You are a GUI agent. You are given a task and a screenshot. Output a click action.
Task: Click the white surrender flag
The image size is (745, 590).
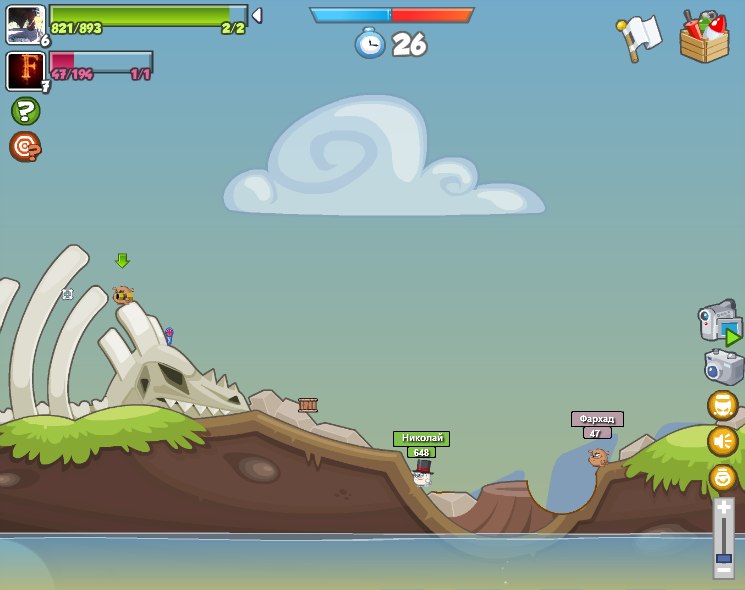tap(640, 37)
